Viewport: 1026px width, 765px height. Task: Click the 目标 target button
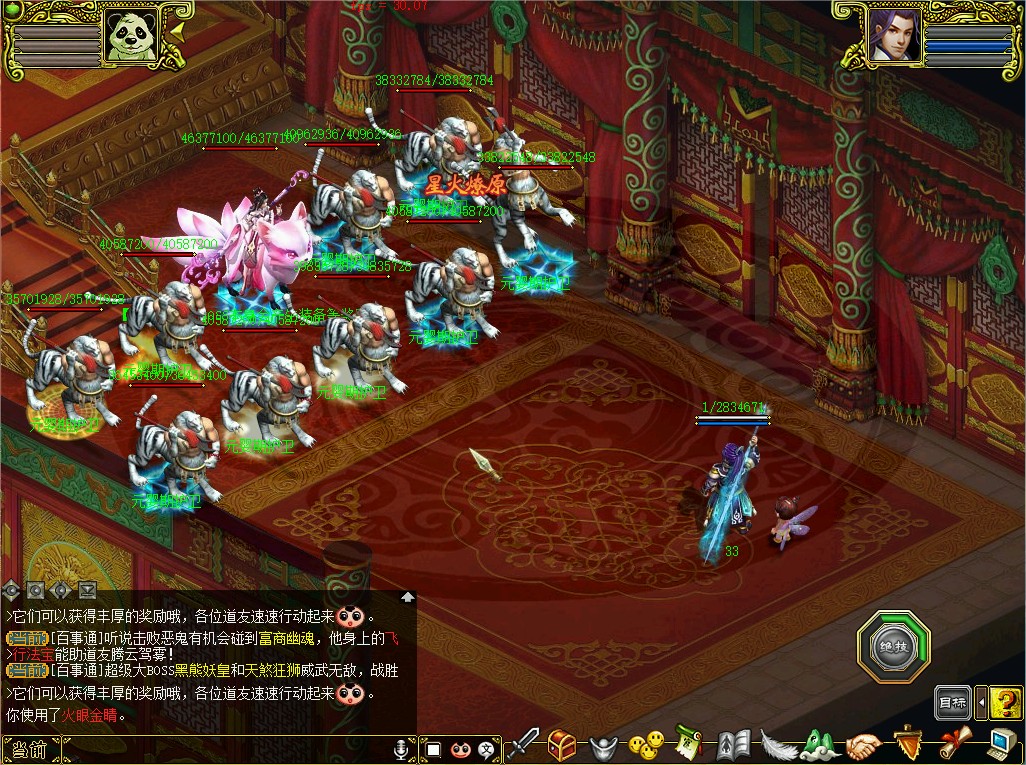952,703
